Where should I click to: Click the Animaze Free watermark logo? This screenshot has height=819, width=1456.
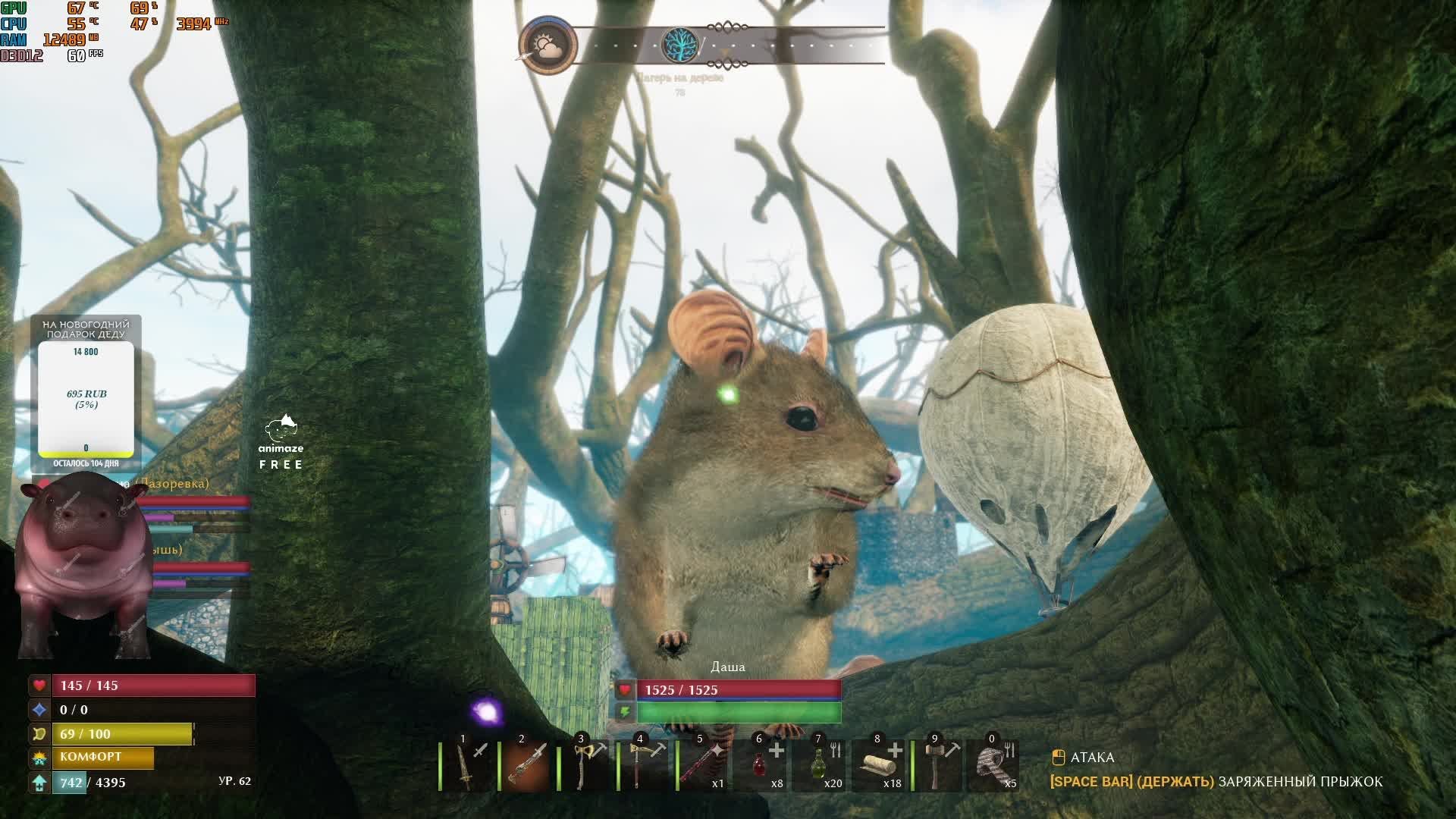tap(281, 442)
